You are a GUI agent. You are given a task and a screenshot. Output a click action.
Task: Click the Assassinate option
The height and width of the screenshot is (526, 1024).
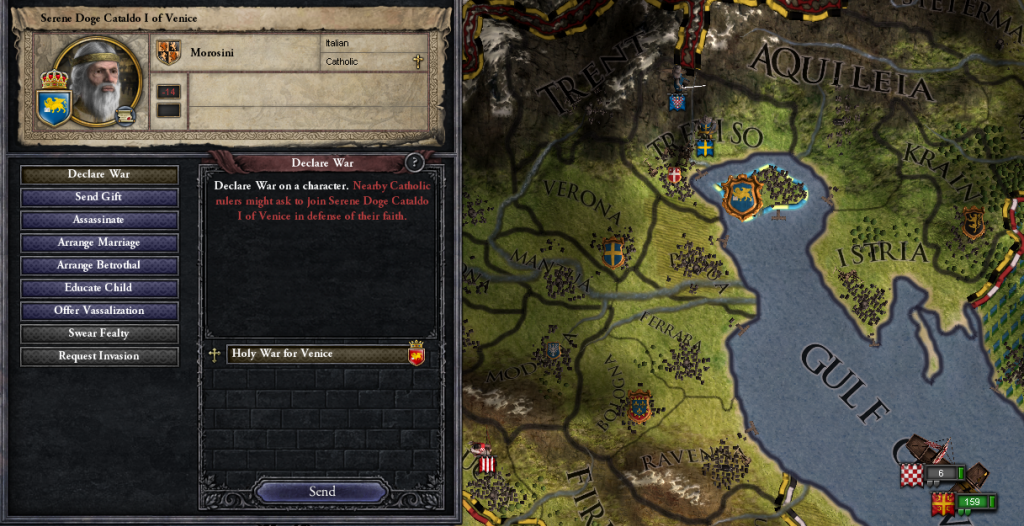click(x=99, y=220)
